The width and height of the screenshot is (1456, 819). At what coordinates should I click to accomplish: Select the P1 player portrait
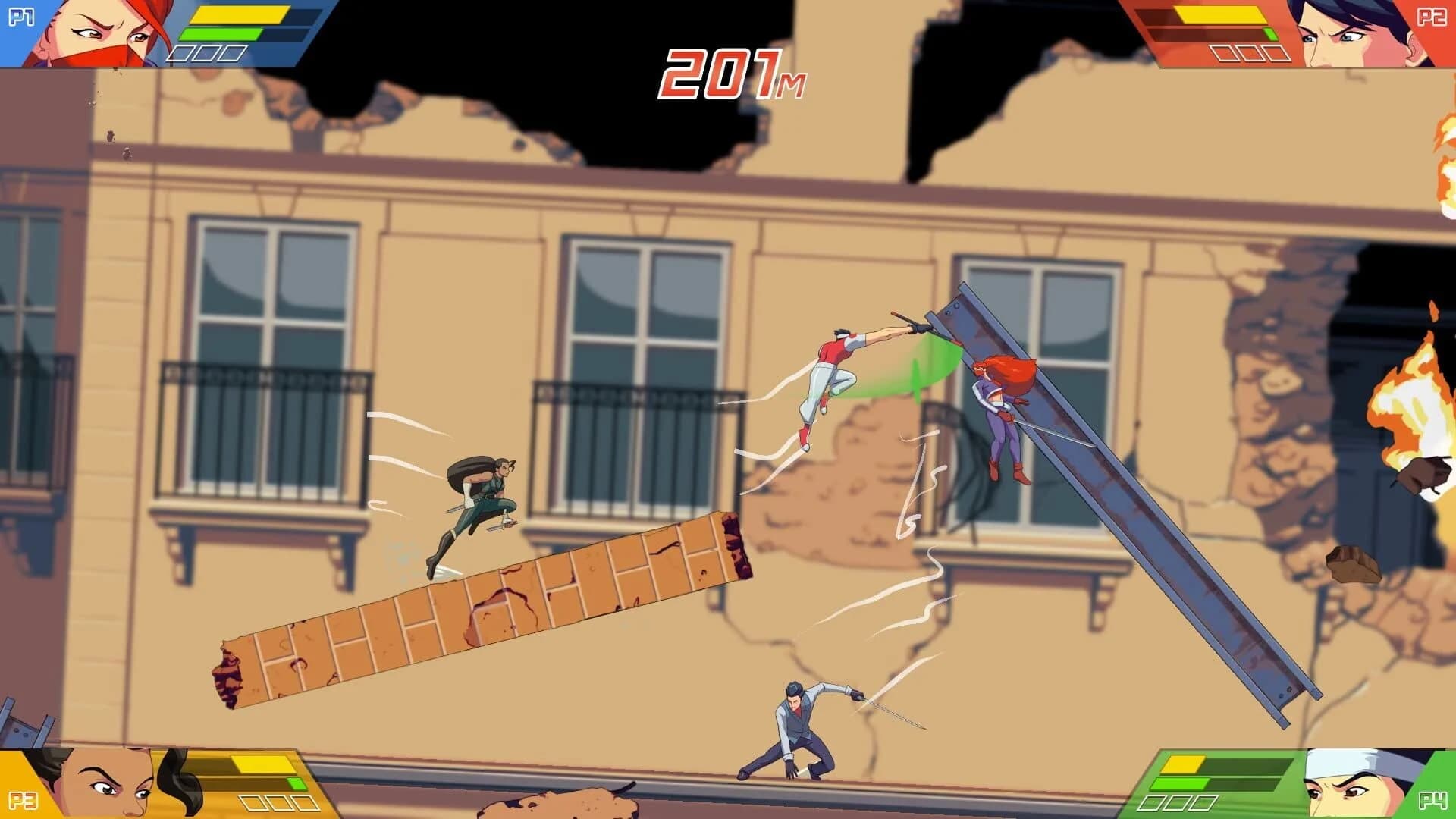[99, 38]
